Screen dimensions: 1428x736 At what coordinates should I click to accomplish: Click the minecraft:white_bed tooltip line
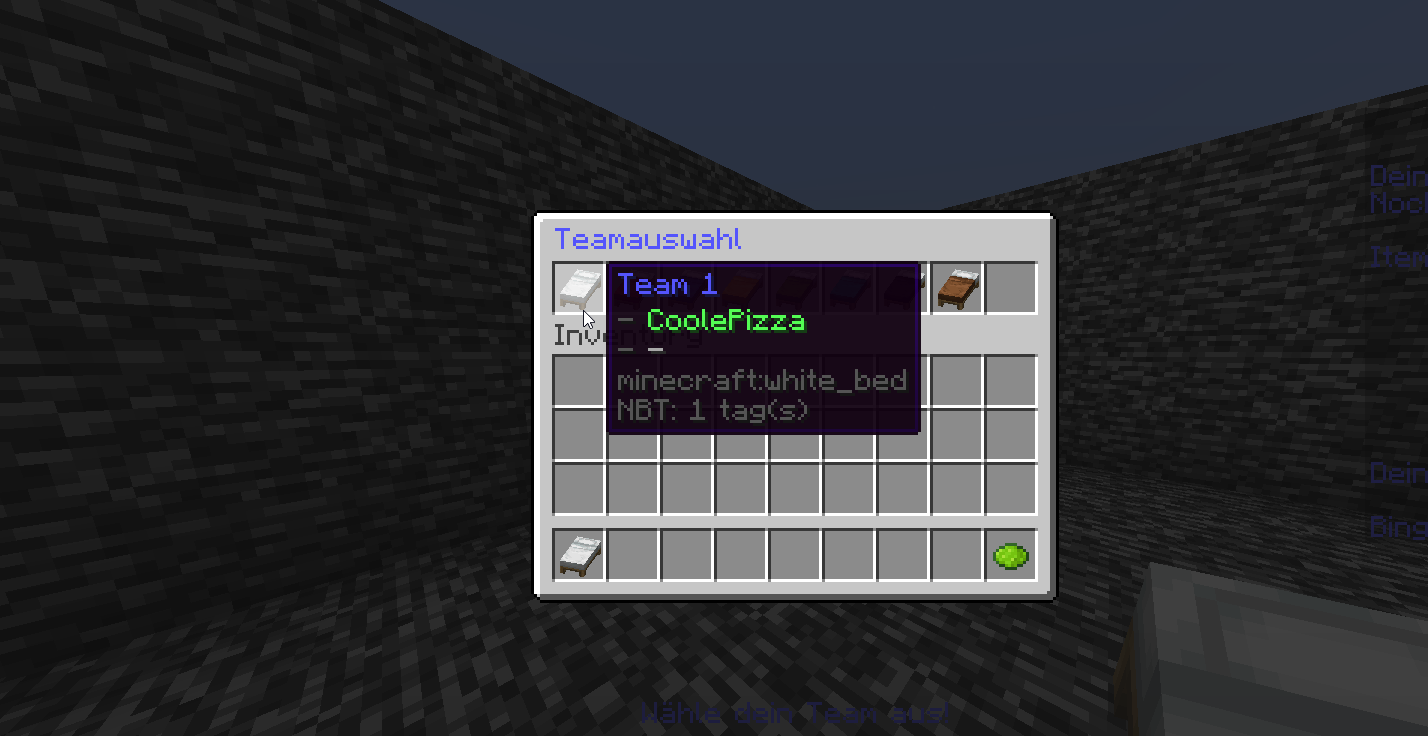tap(762, 380)
